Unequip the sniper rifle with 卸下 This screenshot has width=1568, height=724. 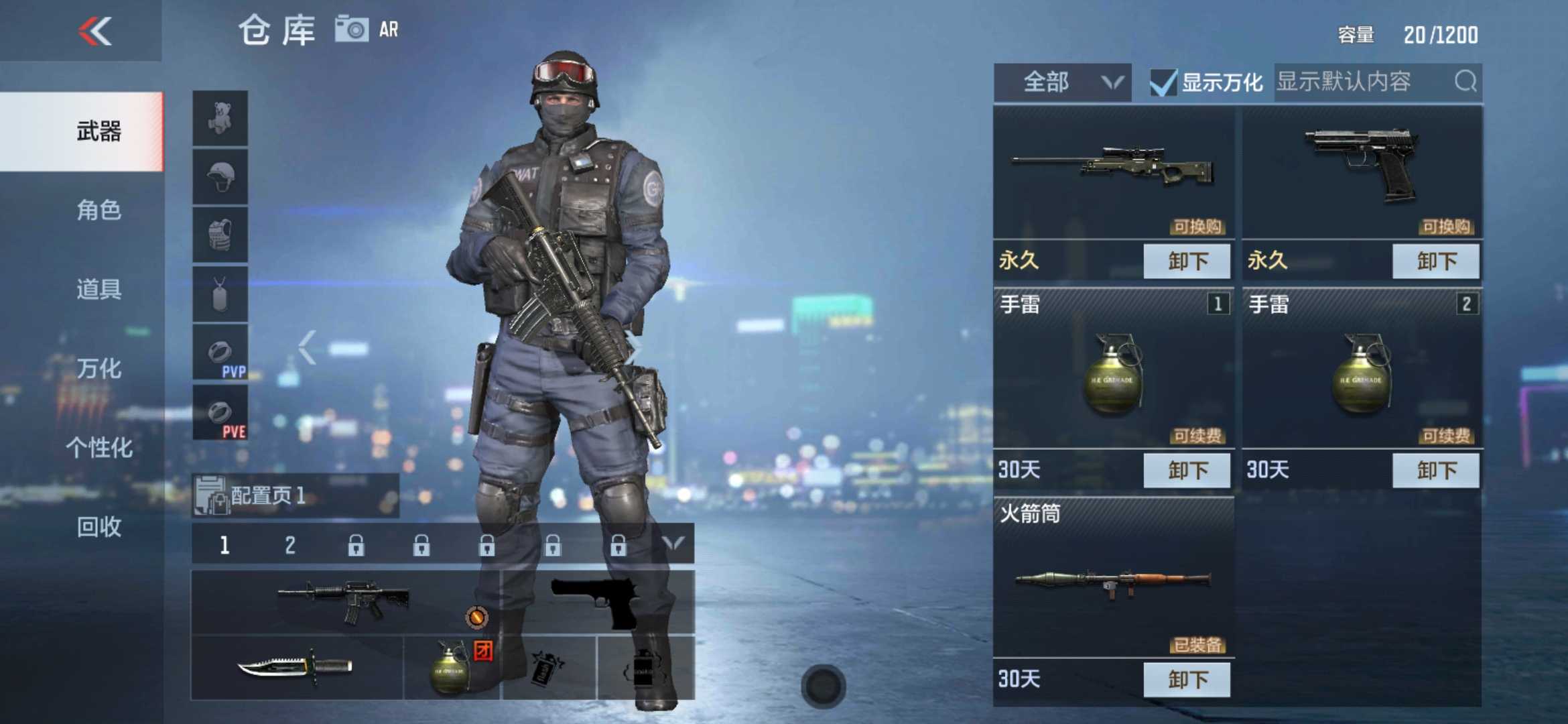[1187, 261]
